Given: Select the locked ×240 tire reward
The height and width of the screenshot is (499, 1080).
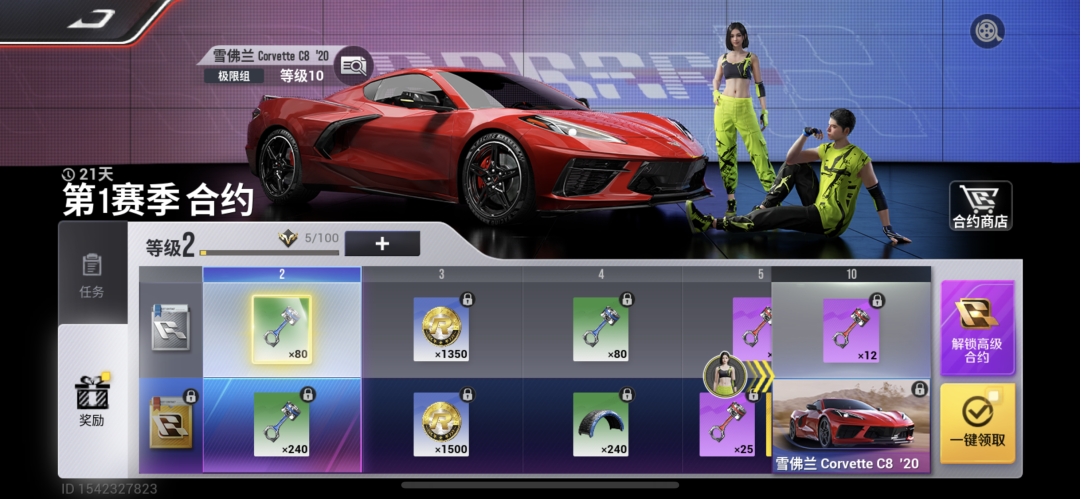Looking at the screenshot, I should coord(601,424).
